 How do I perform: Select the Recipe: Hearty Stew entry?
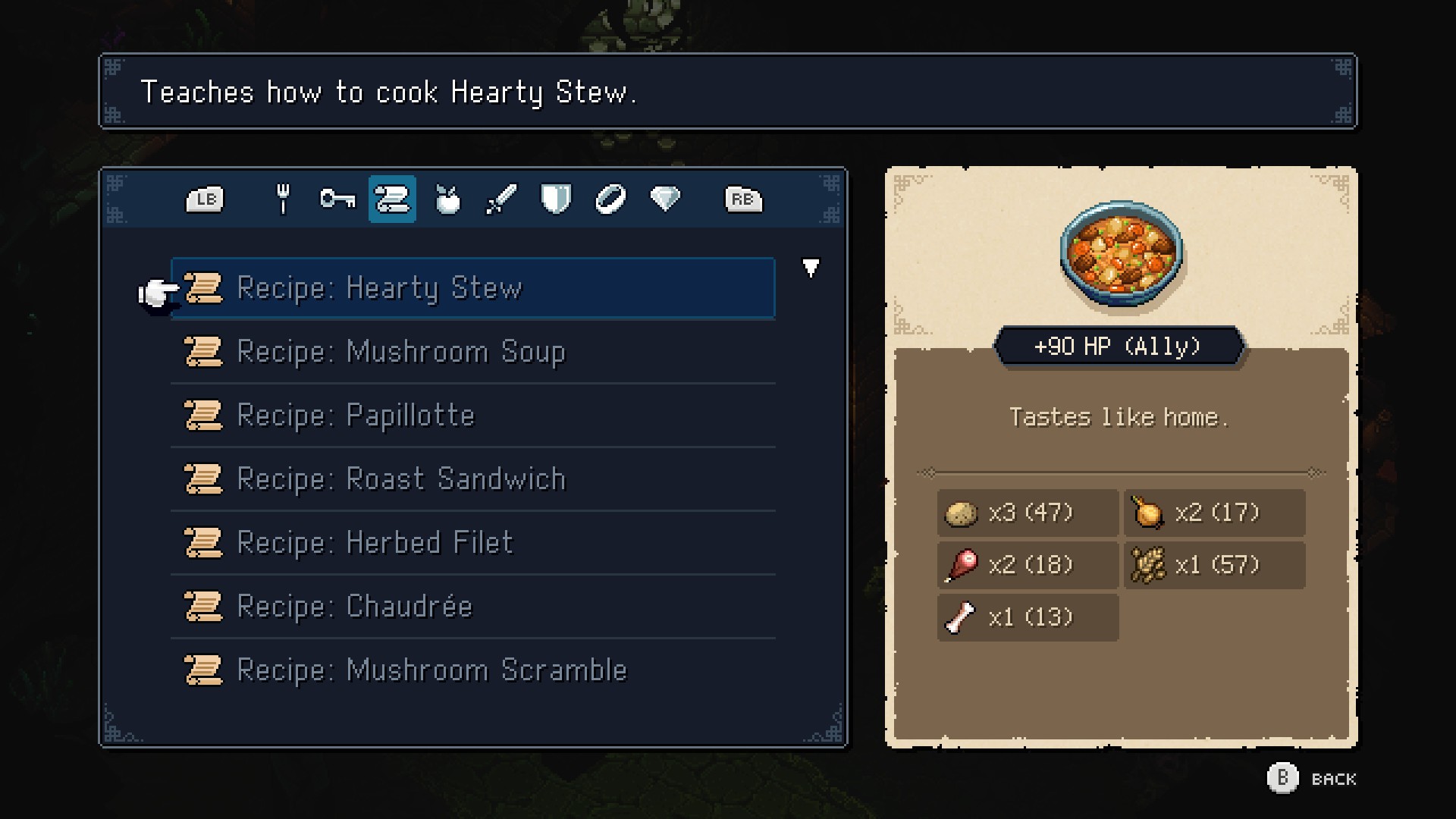pos(472,288)
